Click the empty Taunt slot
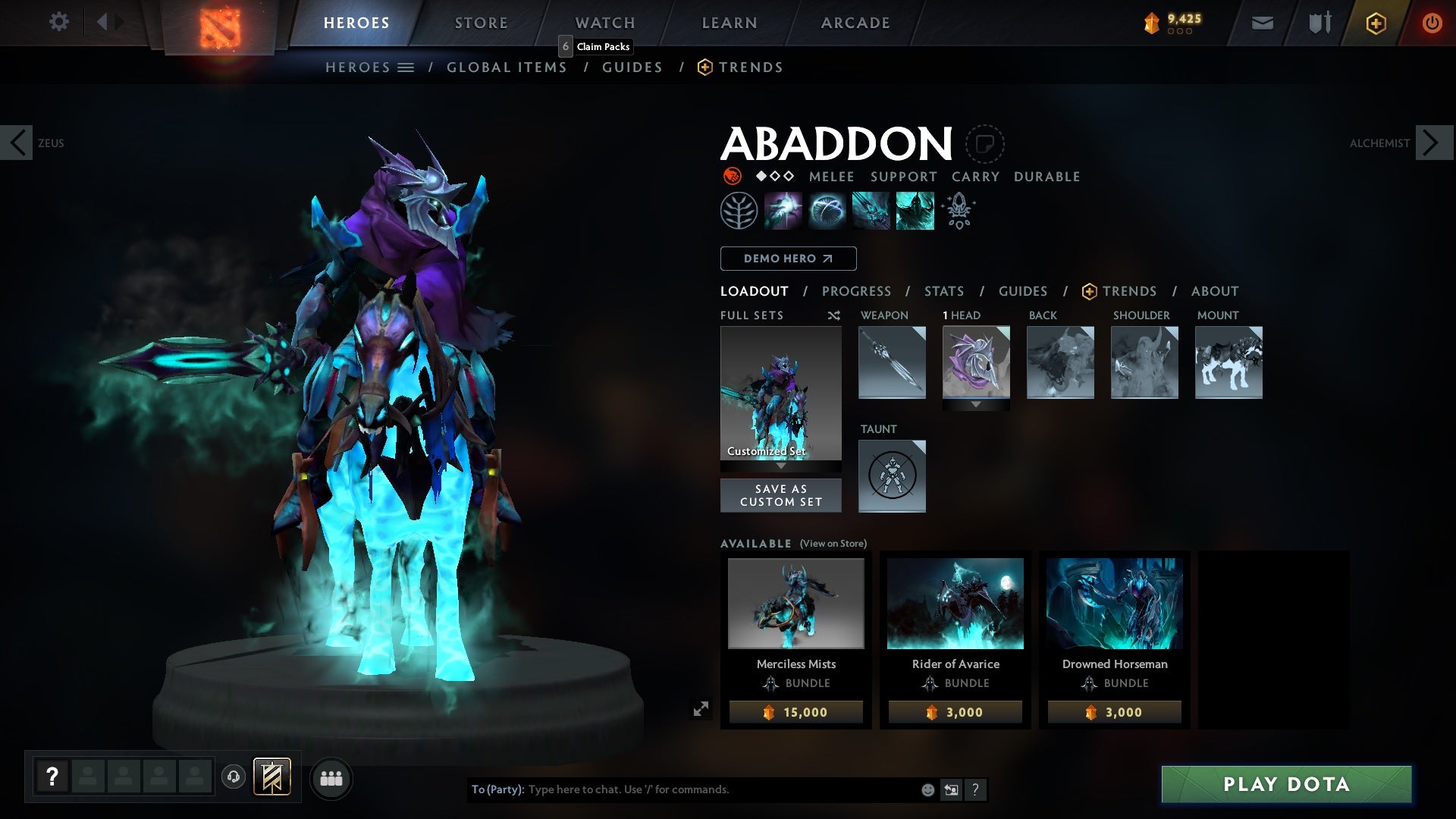Screen dimensions: 1456x819 [x=892, y=475]
